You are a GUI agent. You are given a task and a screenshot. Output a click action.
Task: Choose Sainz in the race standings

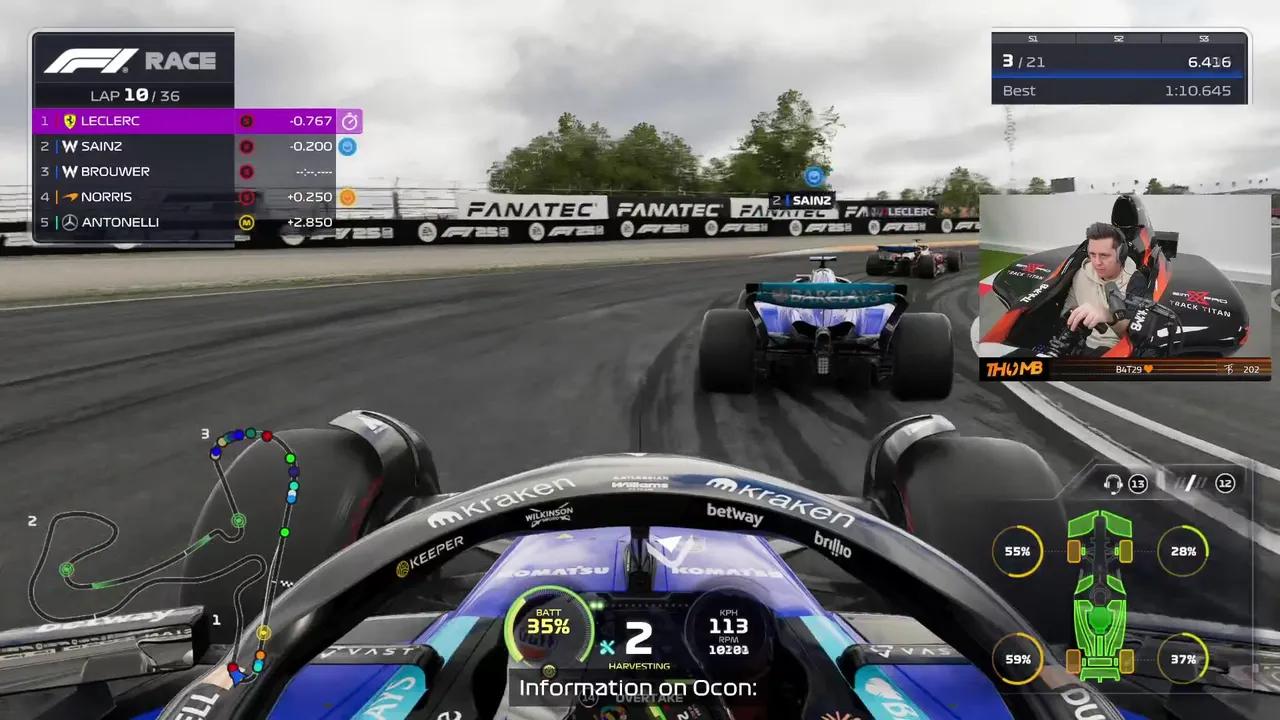pos(185,146)
